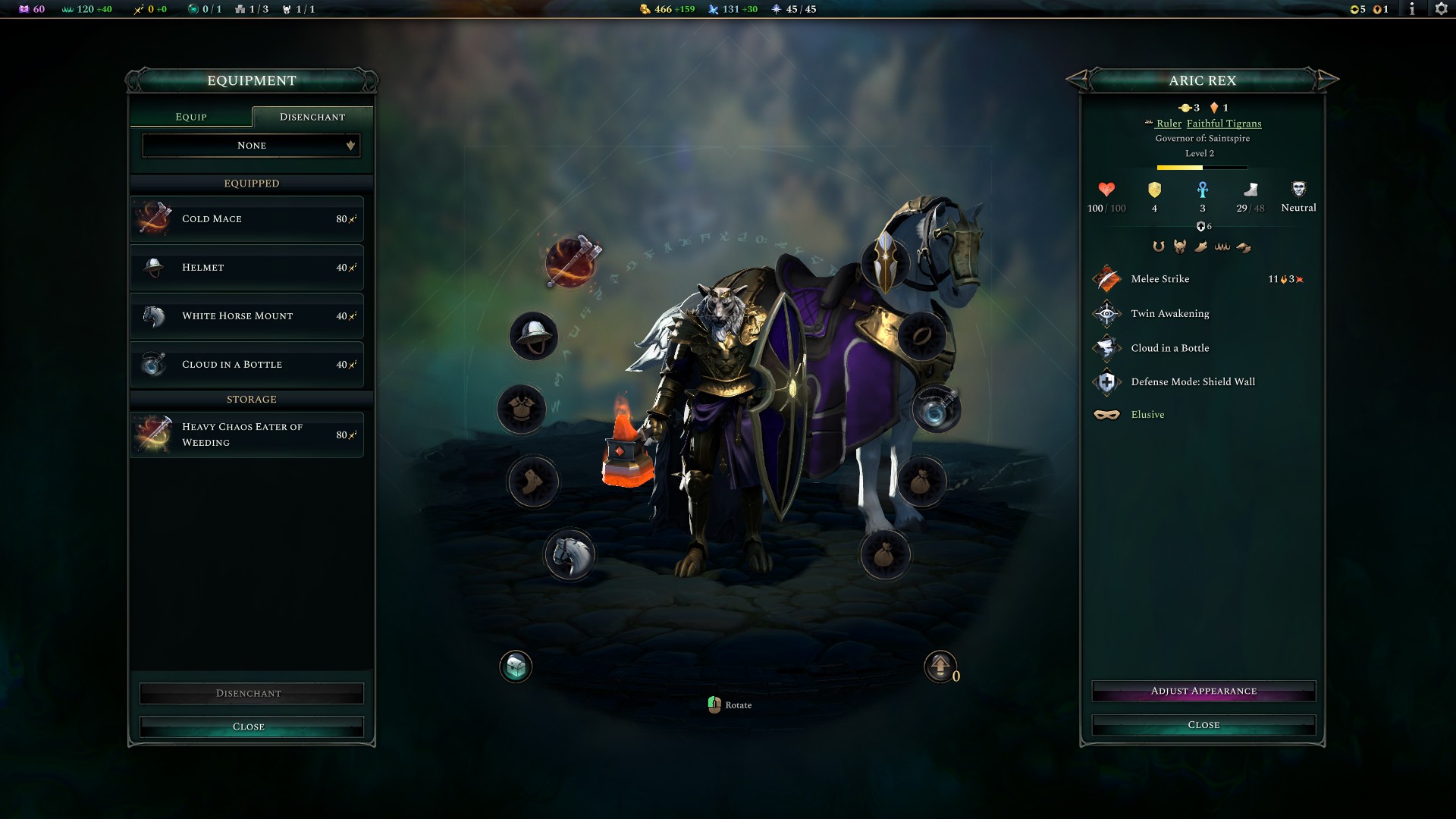Open the settings gear in the top right
Image resolution: width=1456 pixels, height=819 pixels.
[x=1441, y=11]
